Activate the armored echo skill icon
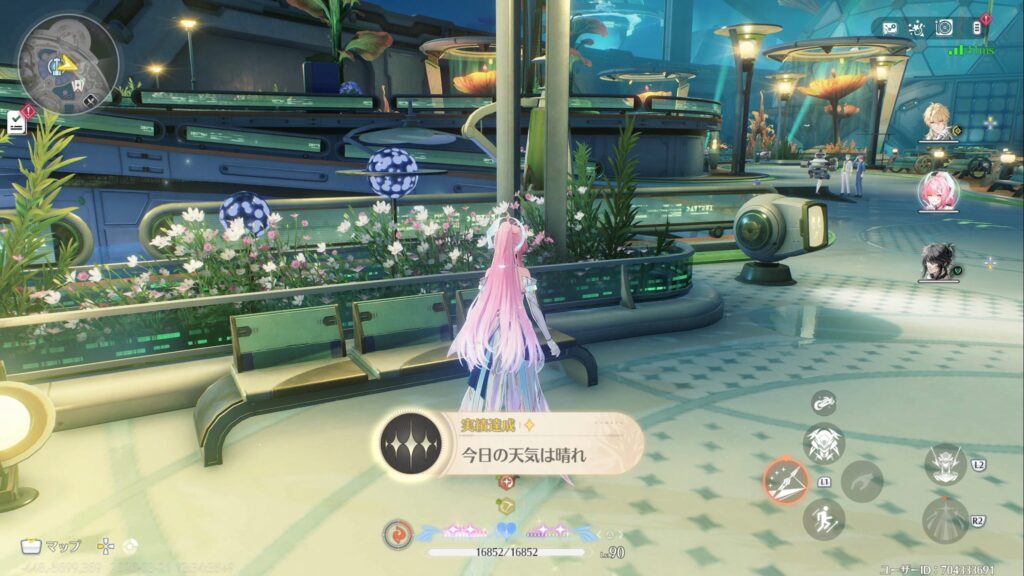The image size is (1024, 576). (x=824, y=443)
